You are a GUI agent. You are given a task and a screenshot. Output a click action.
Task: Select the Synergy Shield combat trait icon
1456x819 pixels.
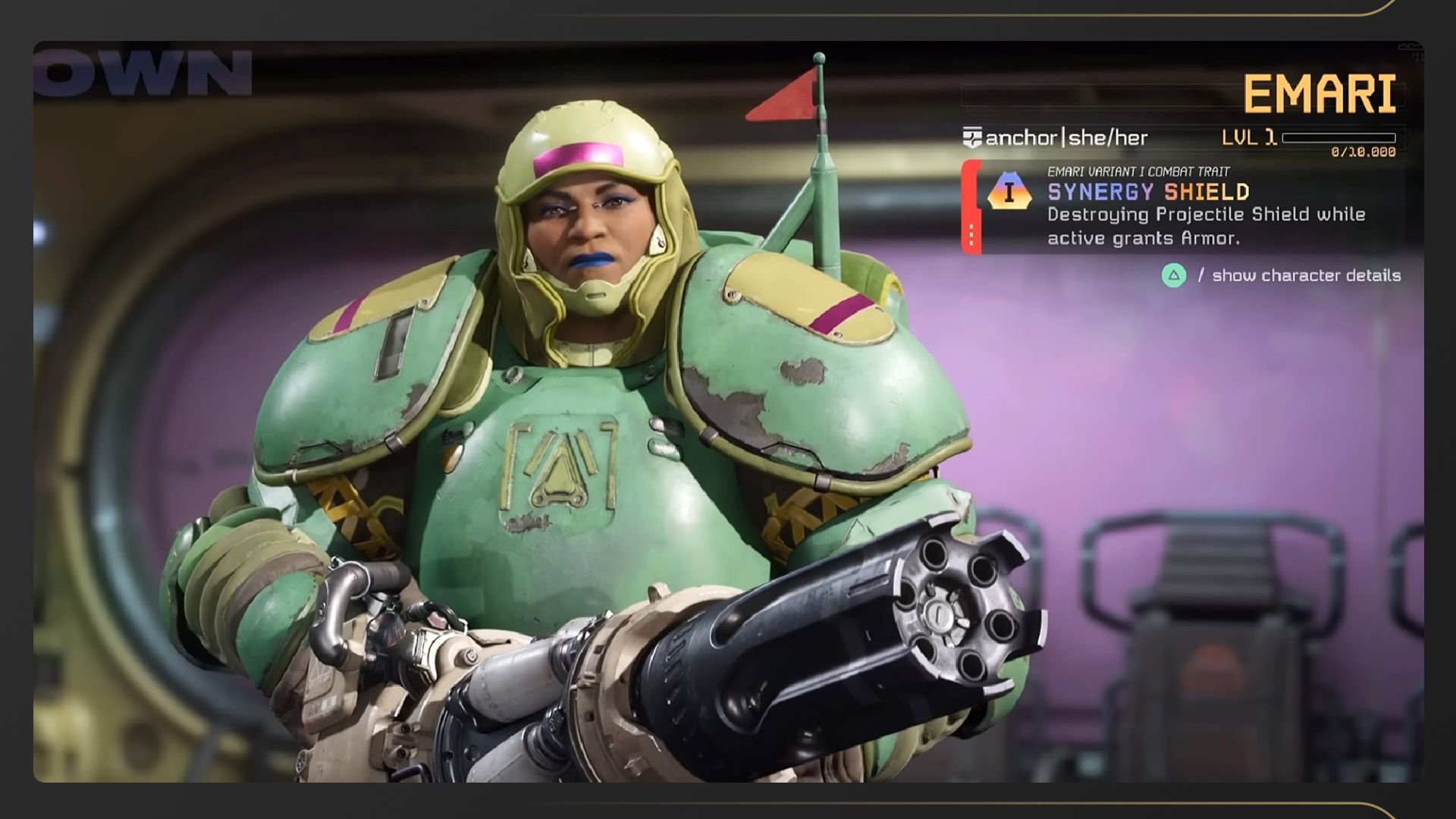(1009, 192)
